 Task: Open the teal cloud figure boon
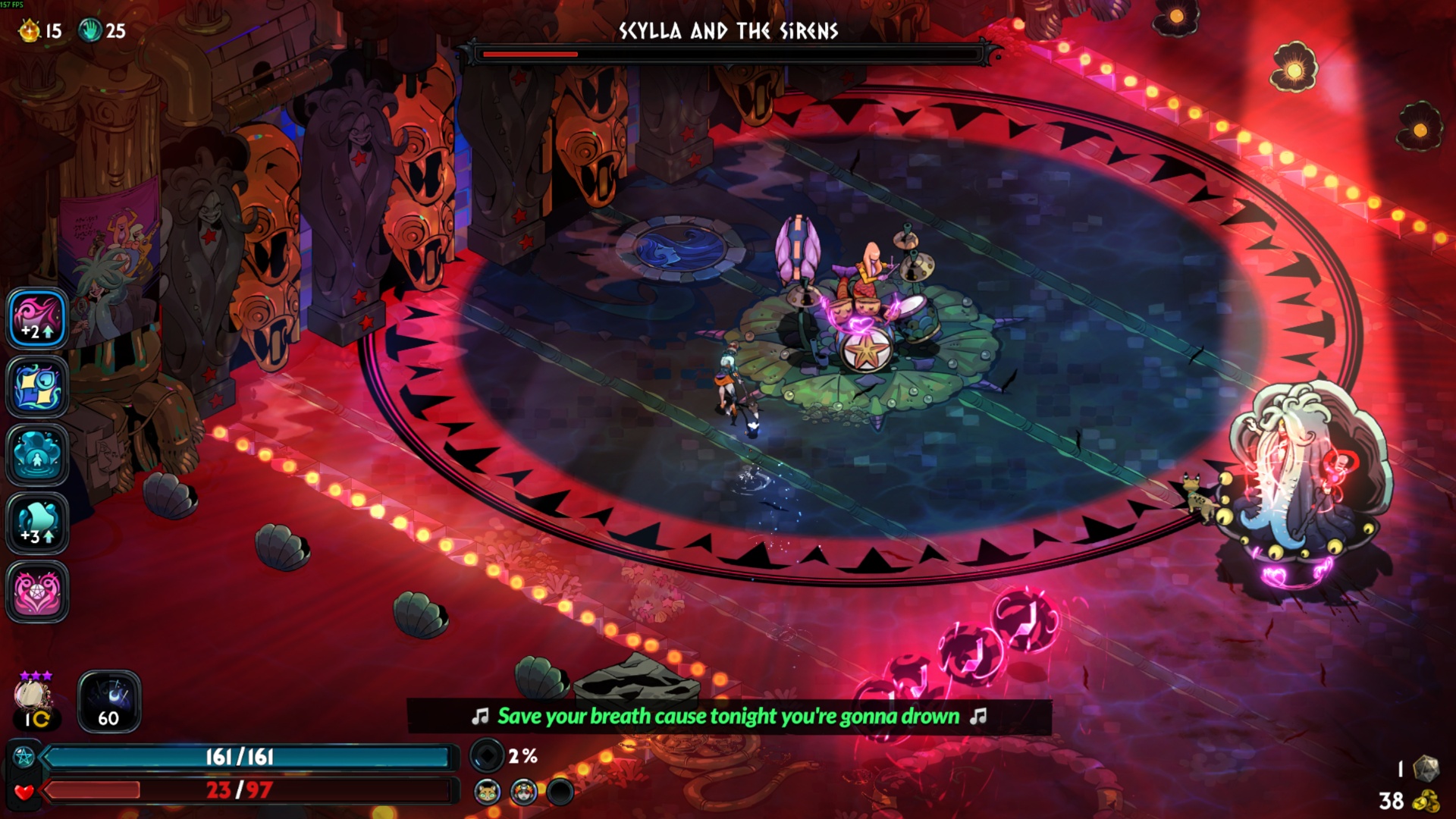pyautogui.click(x=37, y=455)
